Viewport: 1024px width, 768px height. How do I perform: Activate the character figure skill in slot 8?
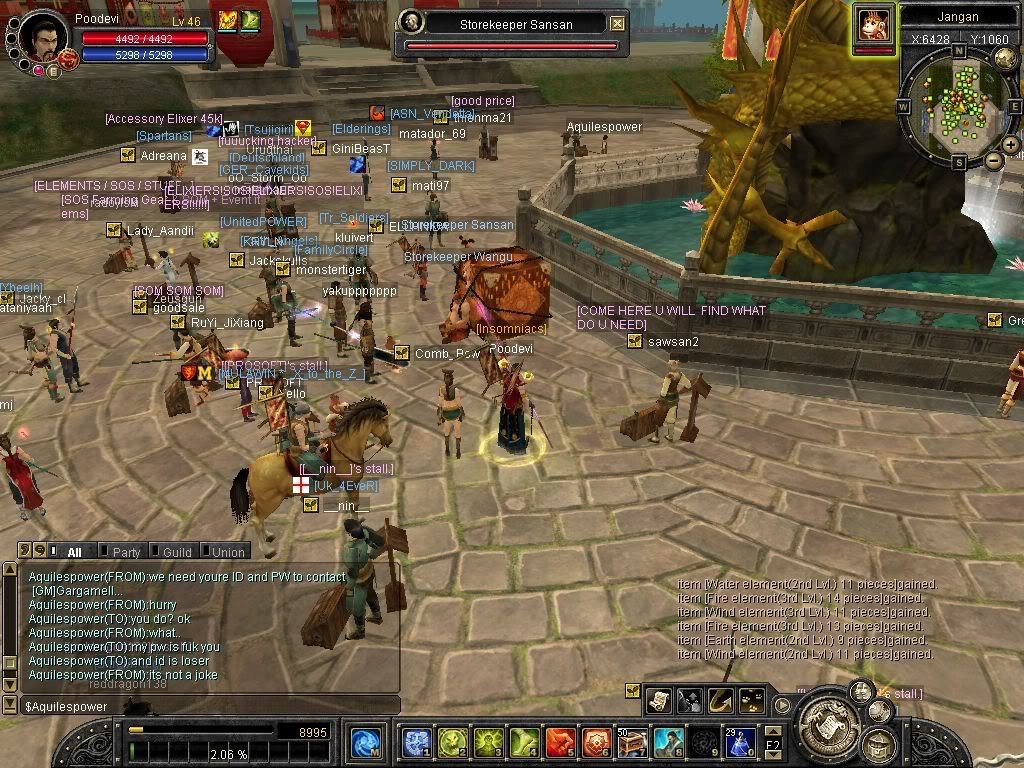click(x=669, y=742)
